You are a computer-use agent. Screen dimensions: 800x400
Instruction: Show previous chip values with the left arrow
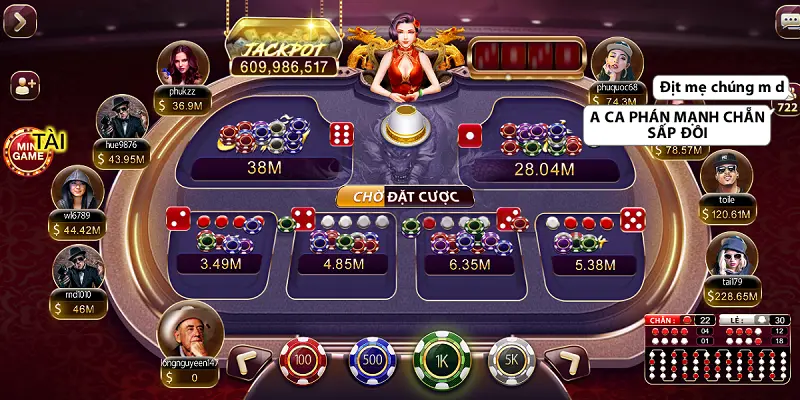coord(248,361)
